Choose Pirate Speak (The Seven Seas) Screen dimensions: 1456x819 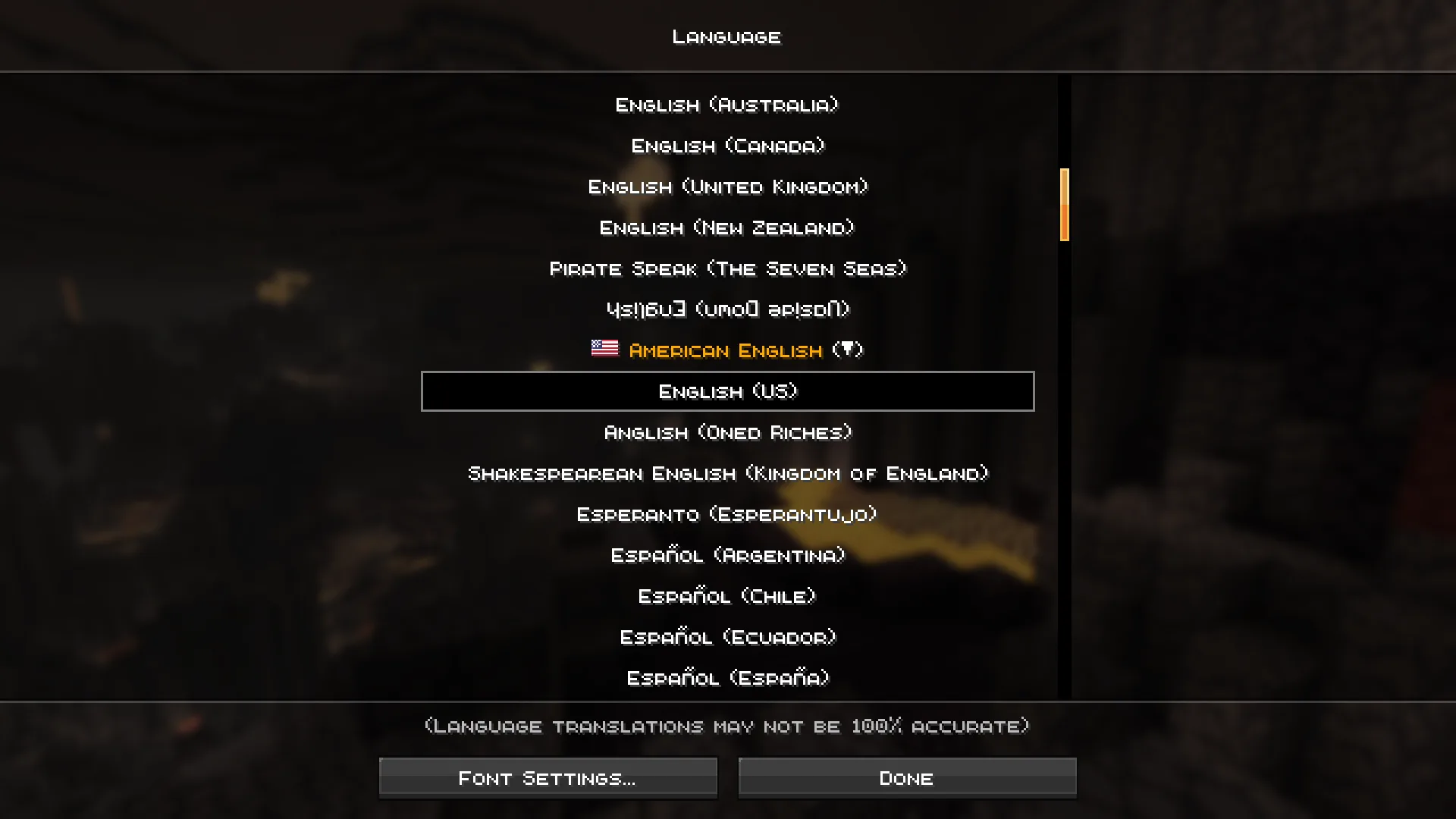(x=726, y=268)
